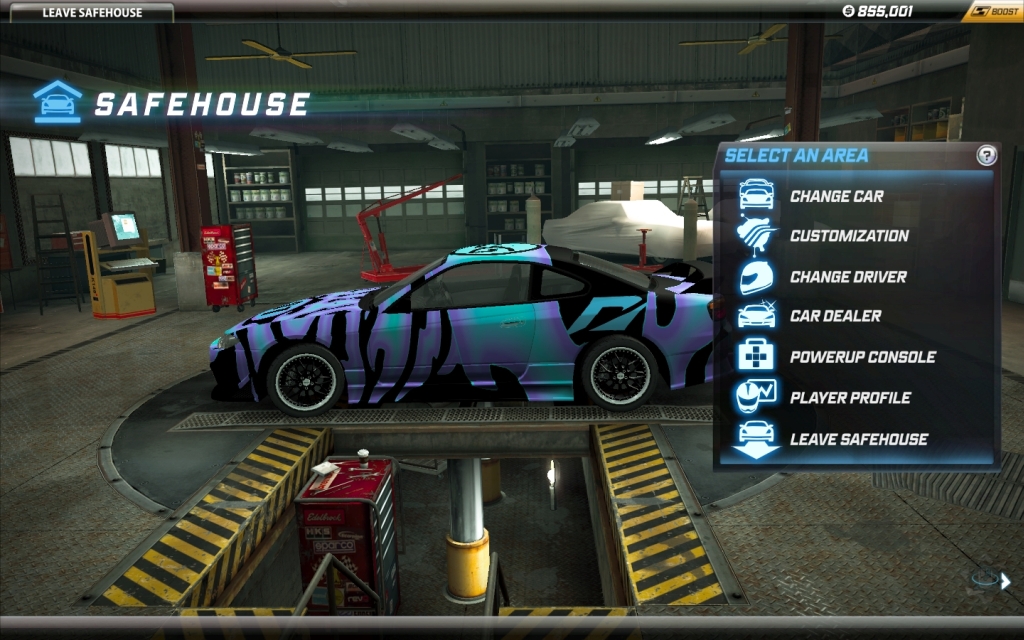
Task: Go to the Car Dealer
Action: 835,316
